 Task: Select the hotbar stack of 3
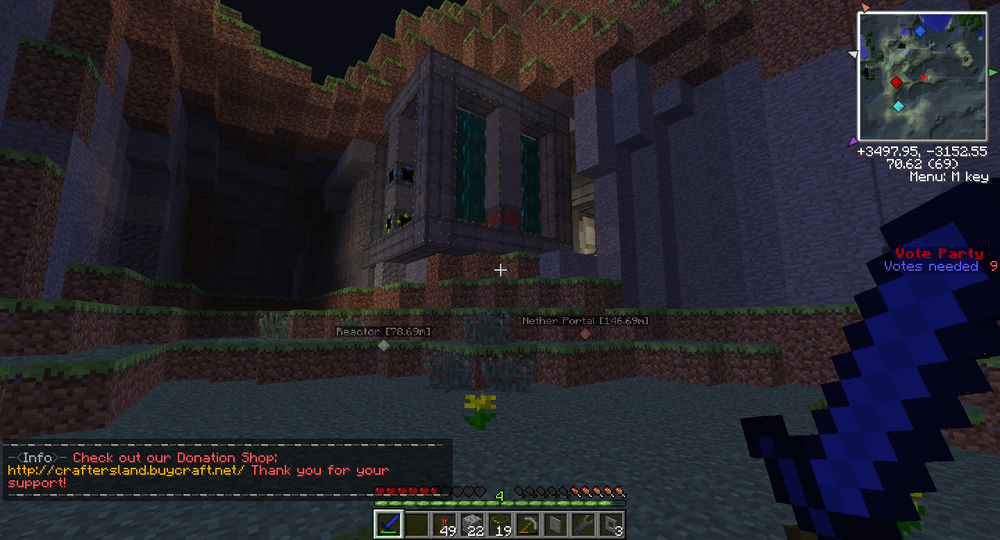(611, 524)
